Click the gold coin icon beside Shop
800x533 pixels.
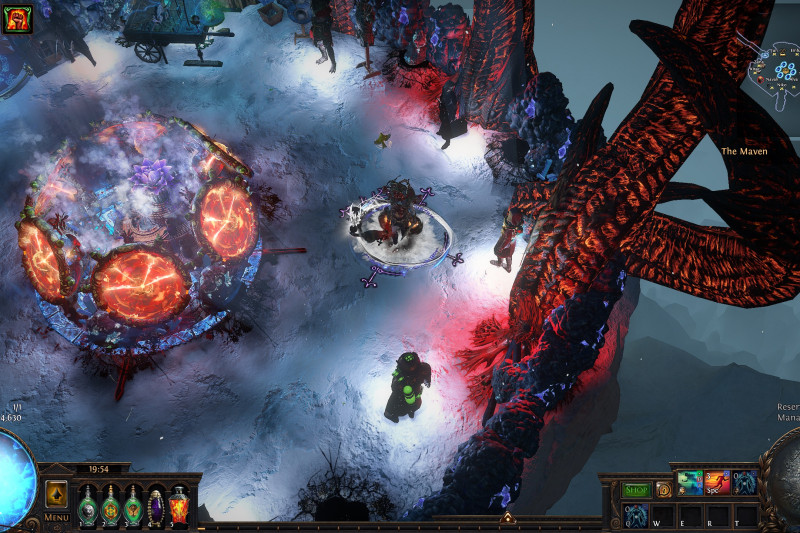(663, 490)
